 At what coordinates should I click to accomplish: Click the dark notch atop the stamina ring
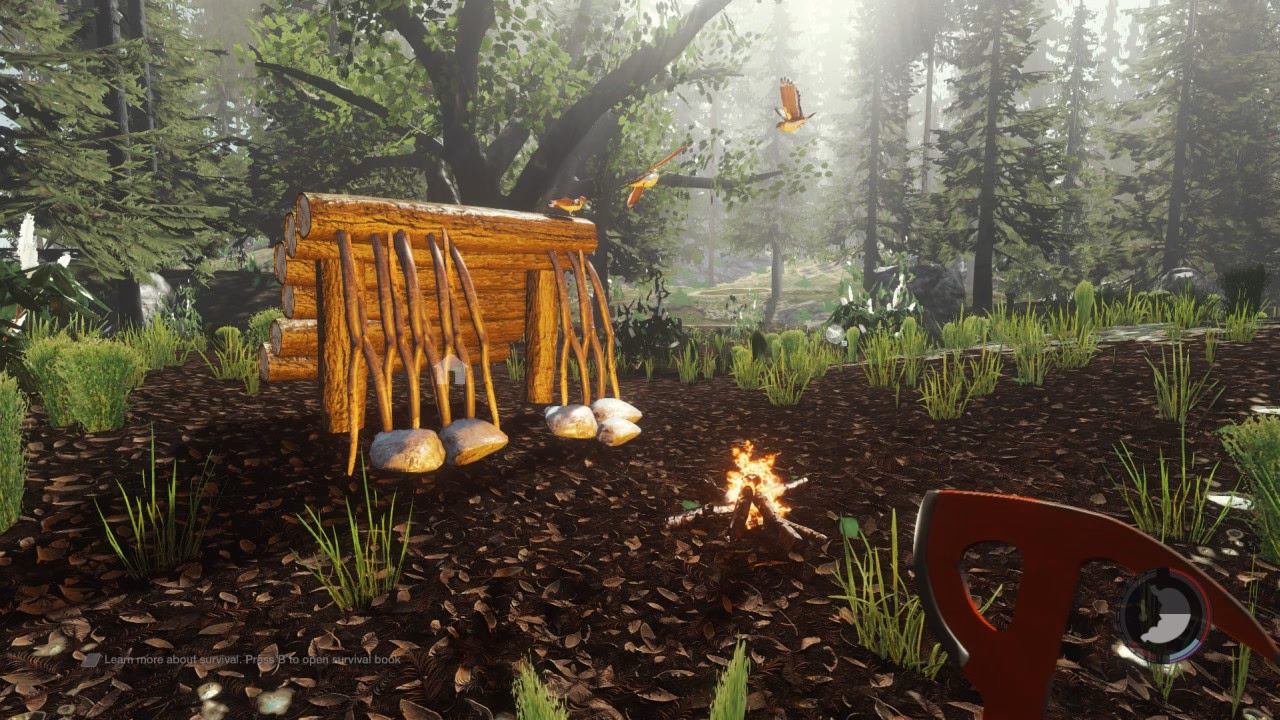pyautogui.click(x=1162, y=572)
